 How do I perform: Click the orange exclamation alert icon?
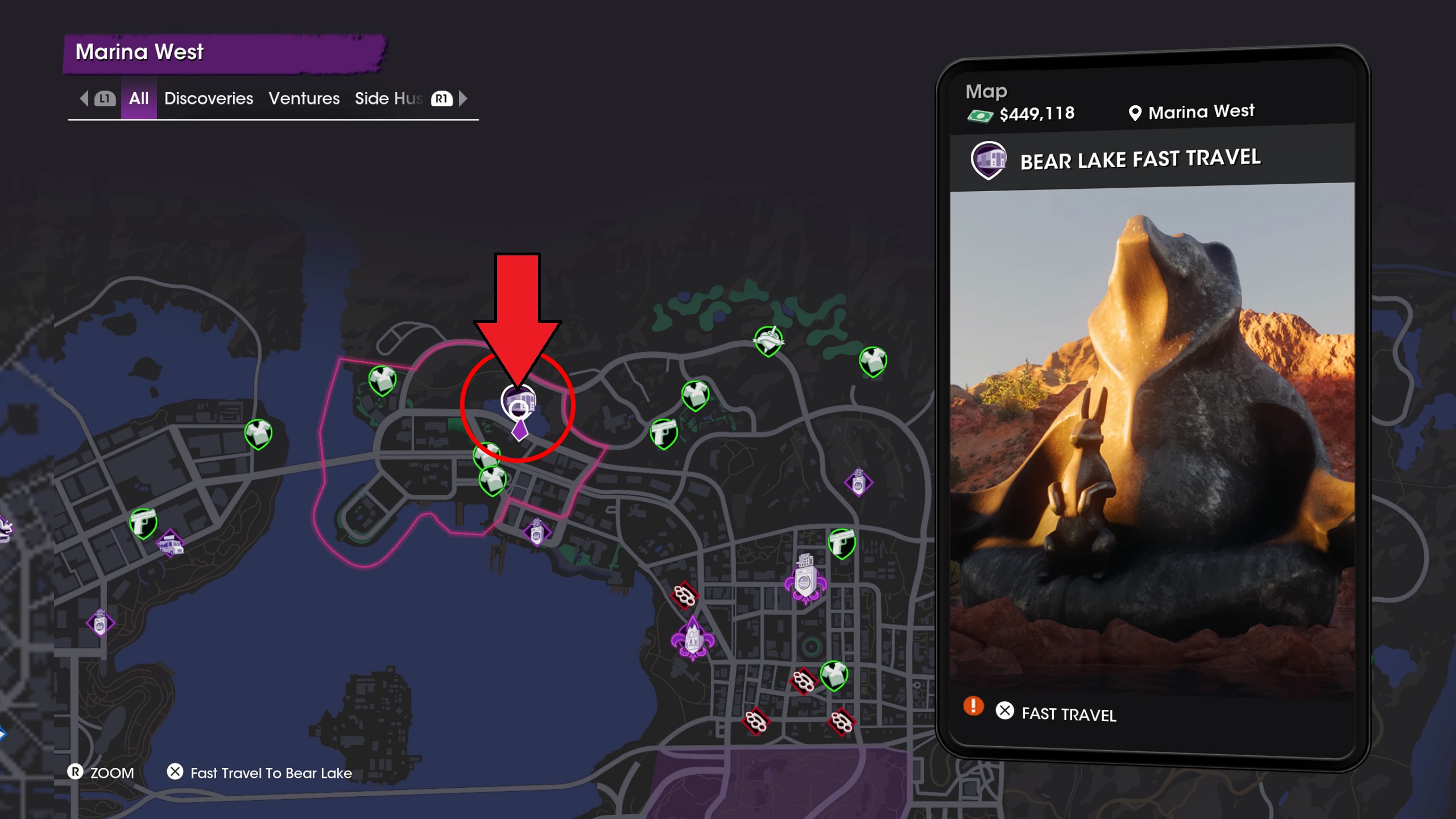tap(973, 706)
